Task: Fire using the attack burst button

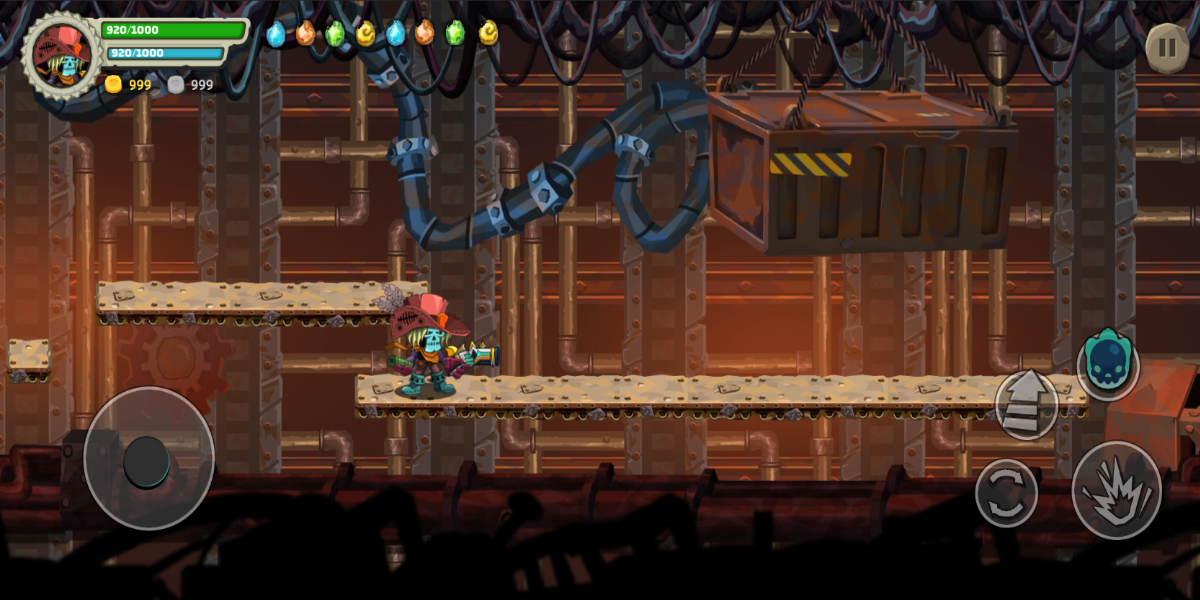Action: 1116,491
